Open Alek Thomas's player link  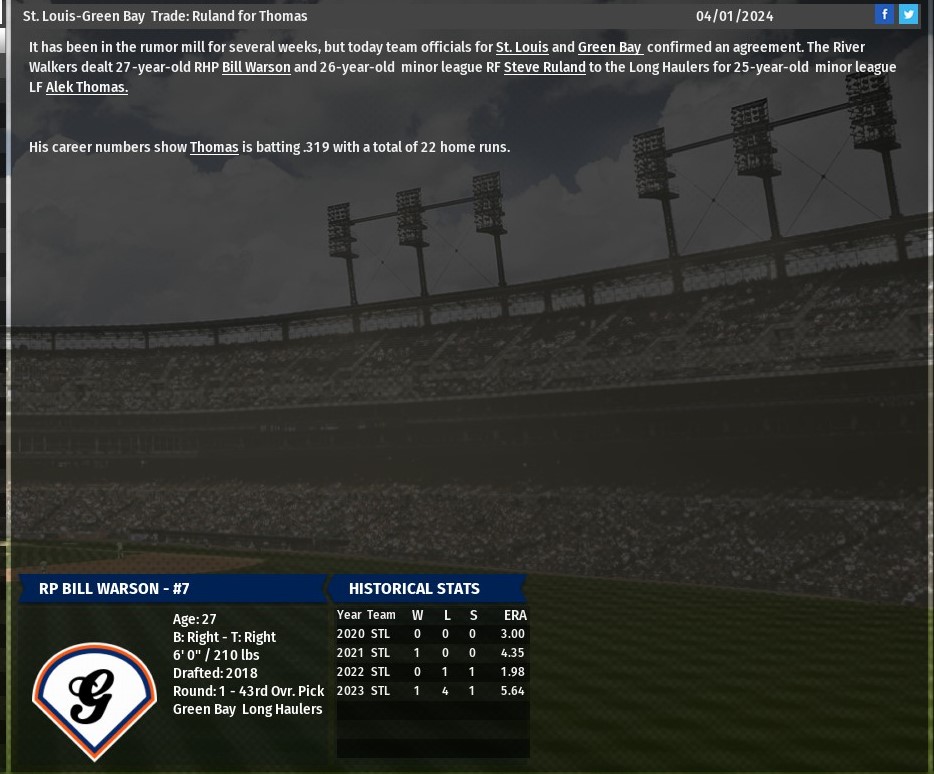(x=87, y=87)
